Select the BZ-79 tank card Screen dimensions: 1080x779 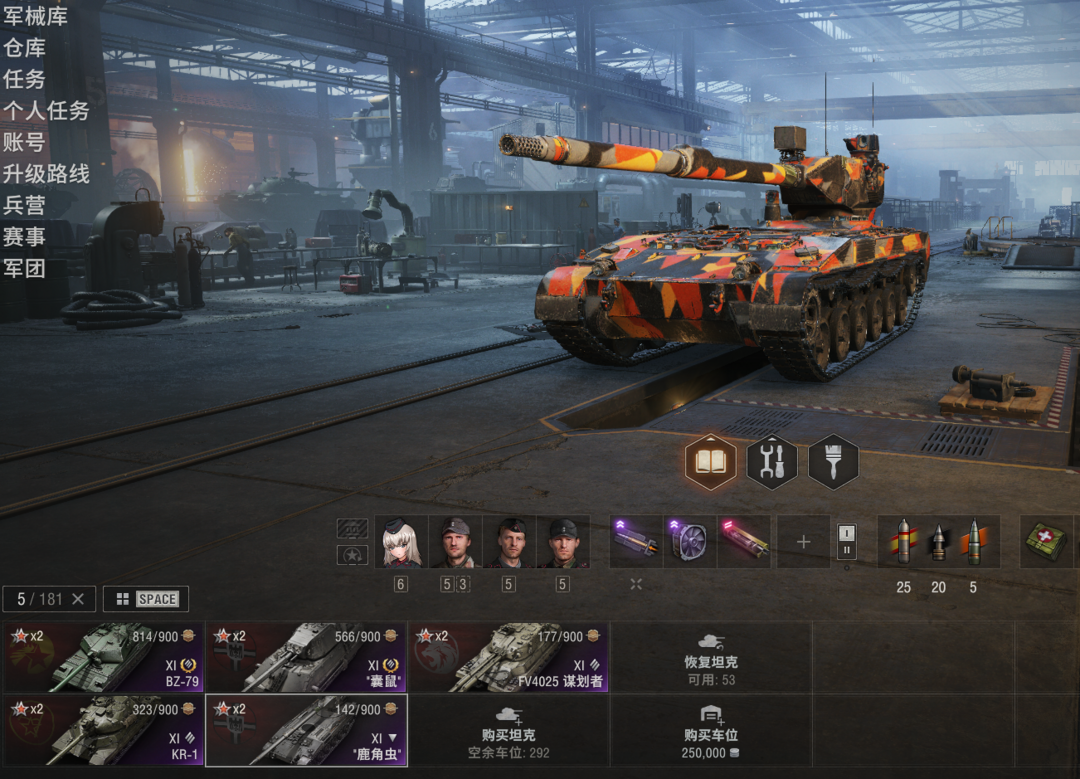pos(103,657)
